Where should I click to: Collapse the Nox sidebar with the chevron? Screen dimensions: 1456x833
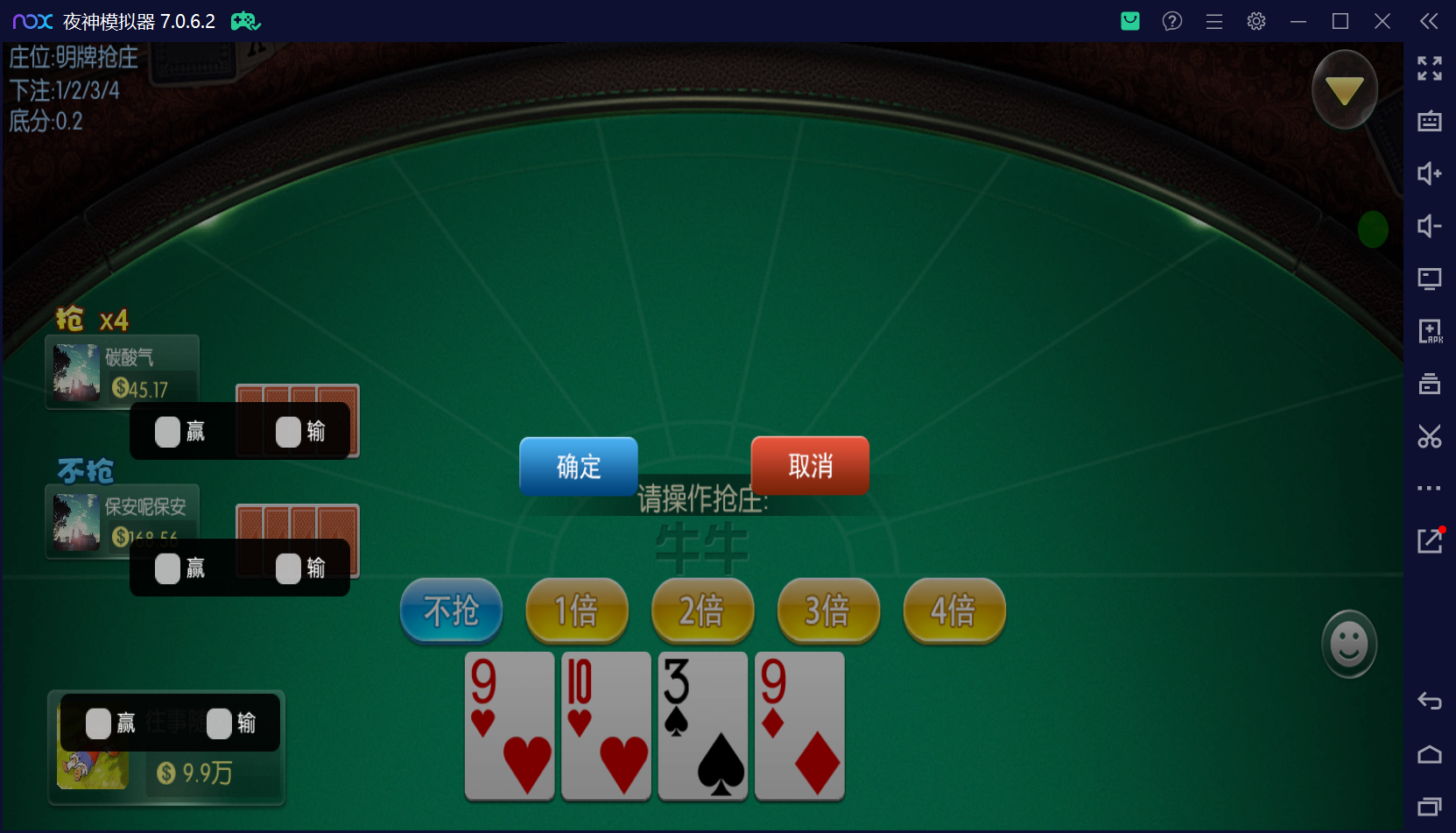[x=1429, y=21]
